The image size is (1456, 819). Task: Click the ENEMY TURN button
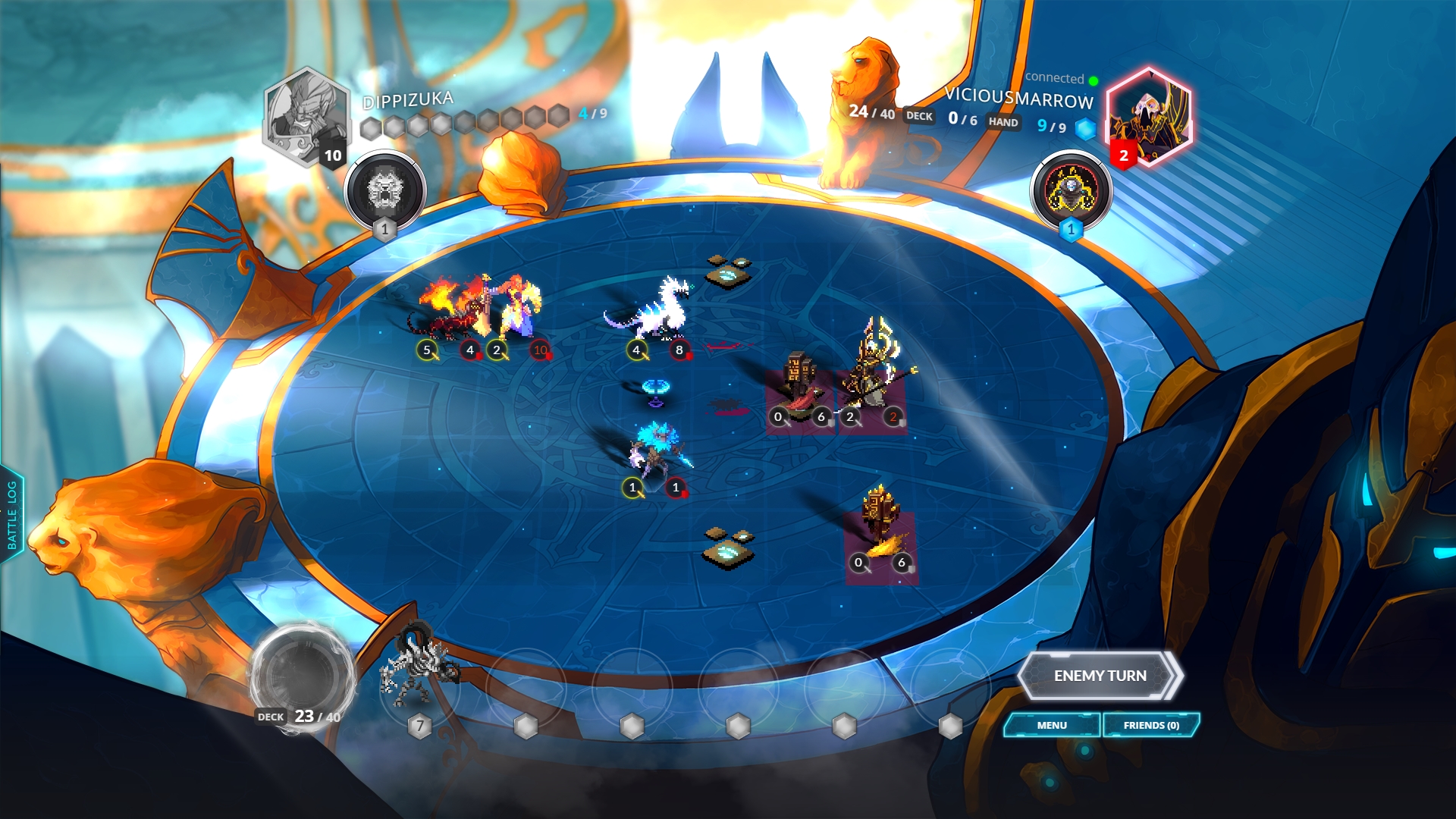pyautogui.click(x=1100, y=675)
